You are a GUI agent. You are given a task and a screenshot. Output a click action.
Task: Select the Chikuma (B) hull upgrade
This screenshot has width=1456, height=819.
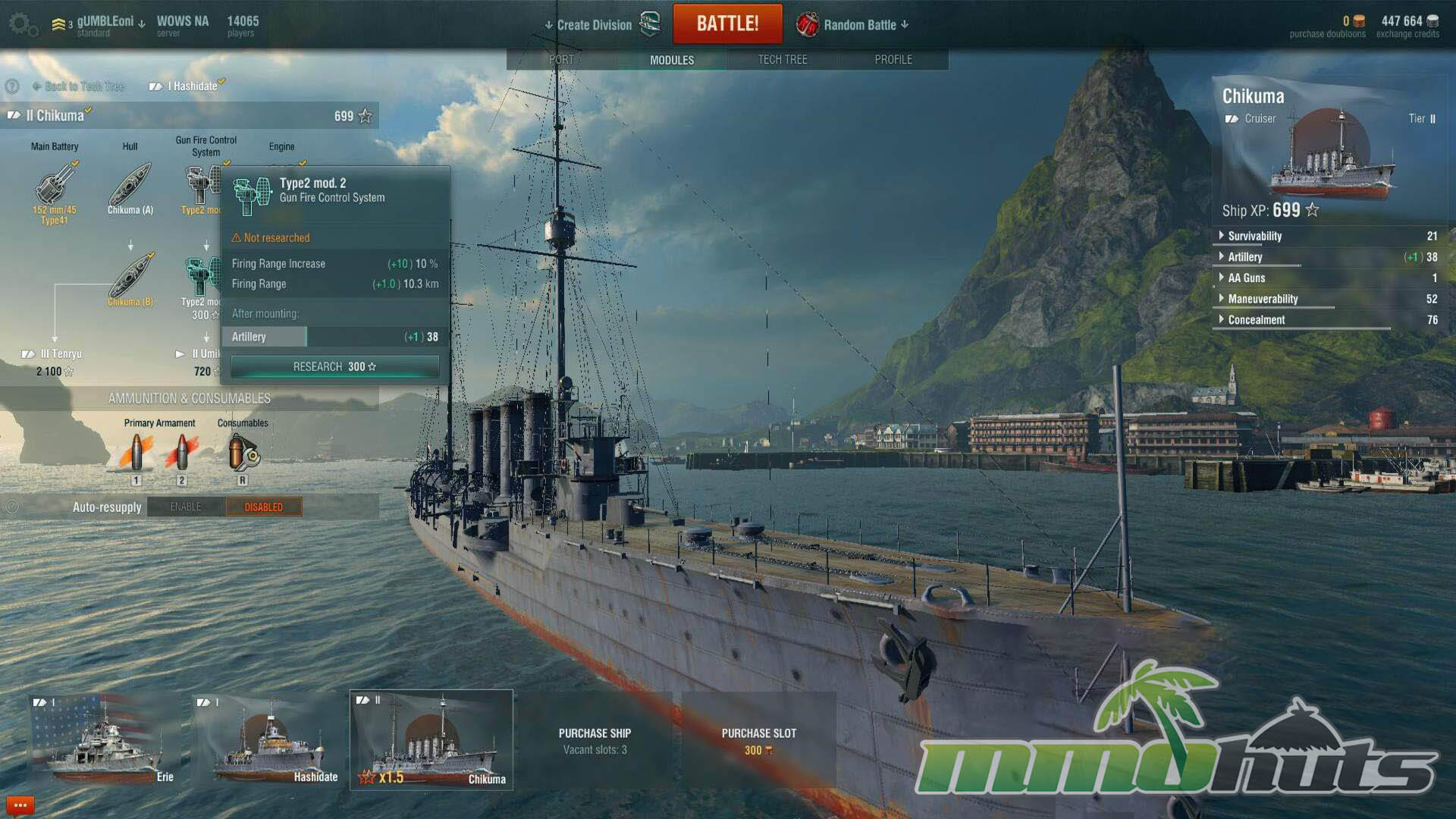point(130,279)
